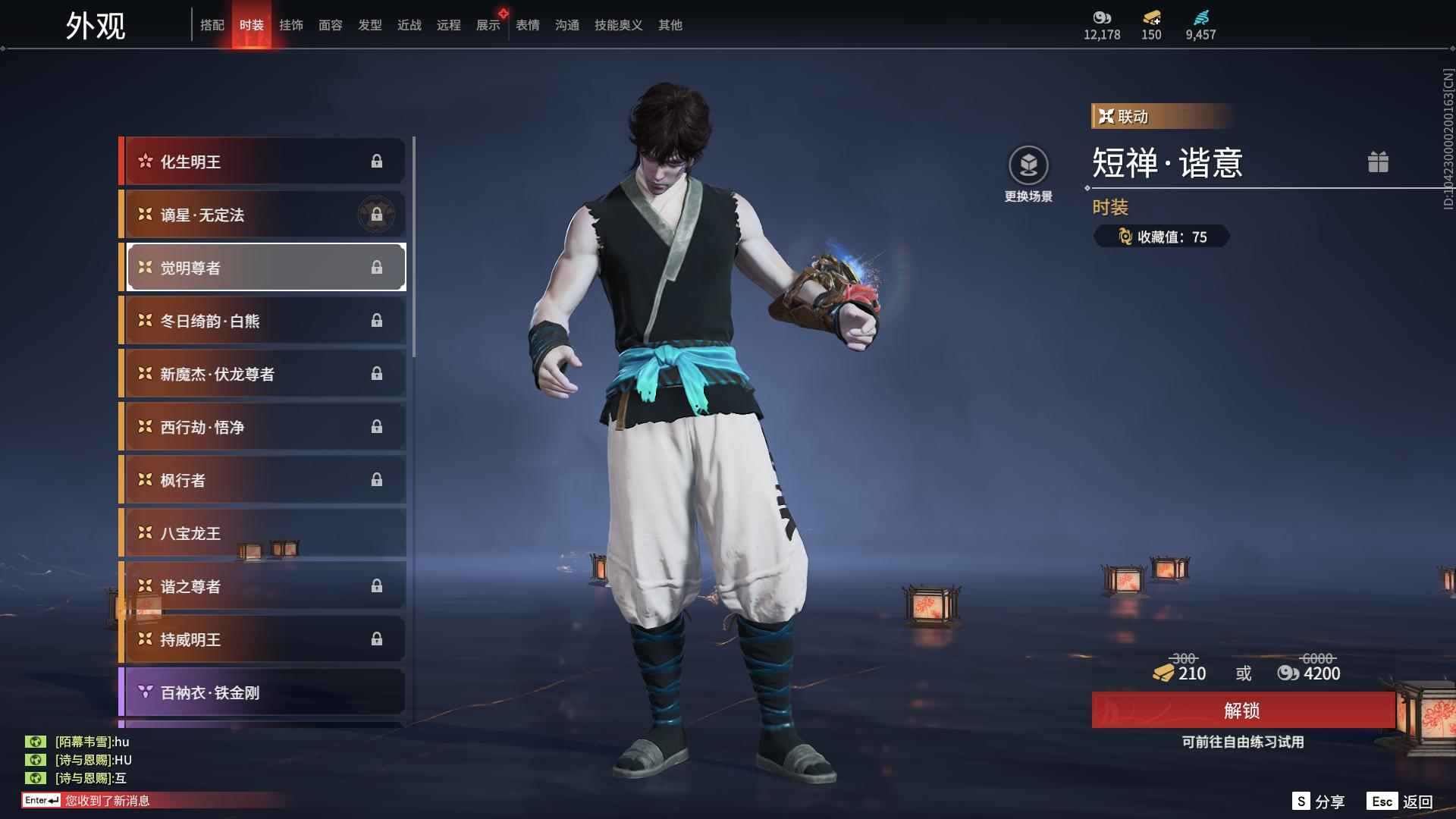Click the blue jade currency icon showing 9,457

pos(1200,18)
